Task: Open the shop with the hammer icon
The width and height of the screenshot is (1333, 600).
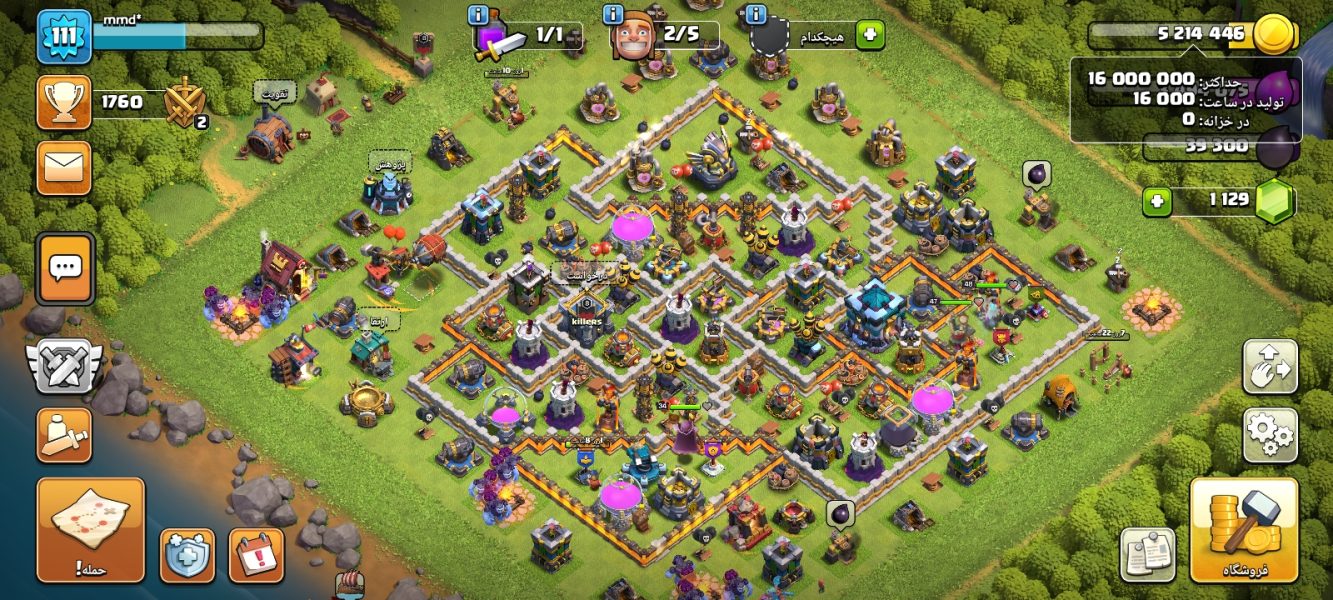Action: [1244, 529]
